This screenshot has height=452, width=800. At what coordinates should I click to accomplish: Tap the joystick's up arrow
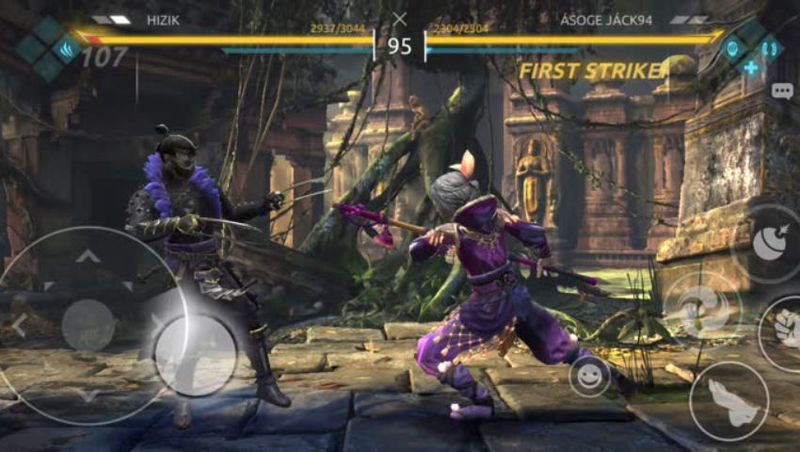tap(88, 257)
